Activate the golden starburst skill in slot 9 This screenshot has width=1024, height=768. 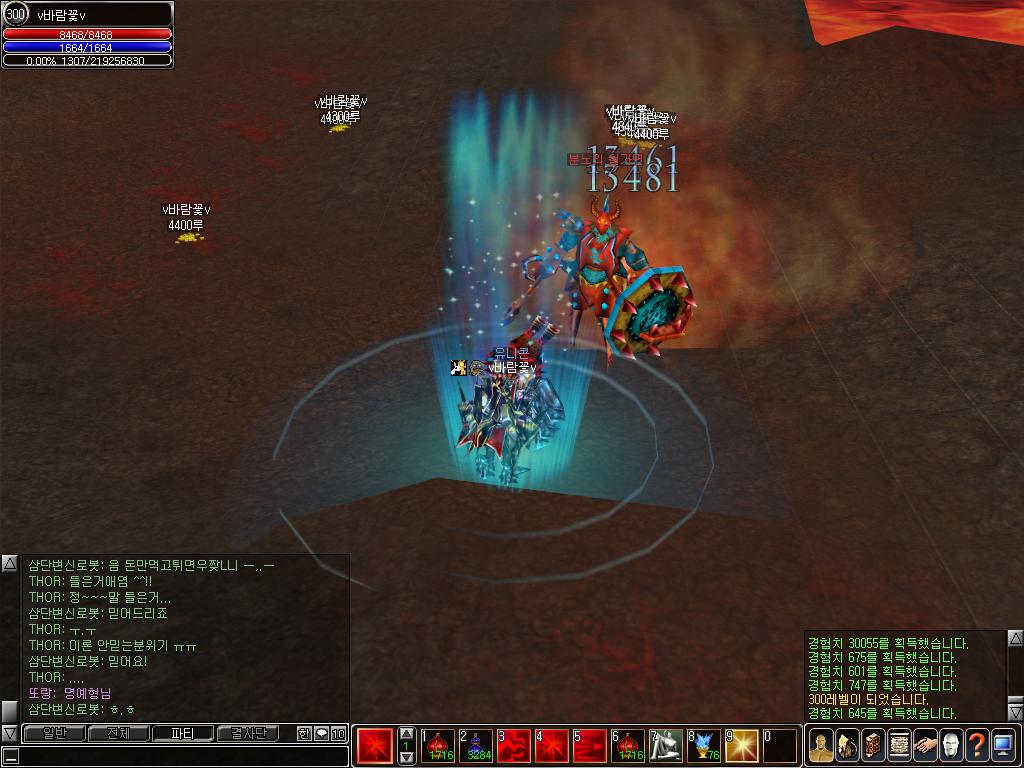pyautogui.click(x=742, y=745)
